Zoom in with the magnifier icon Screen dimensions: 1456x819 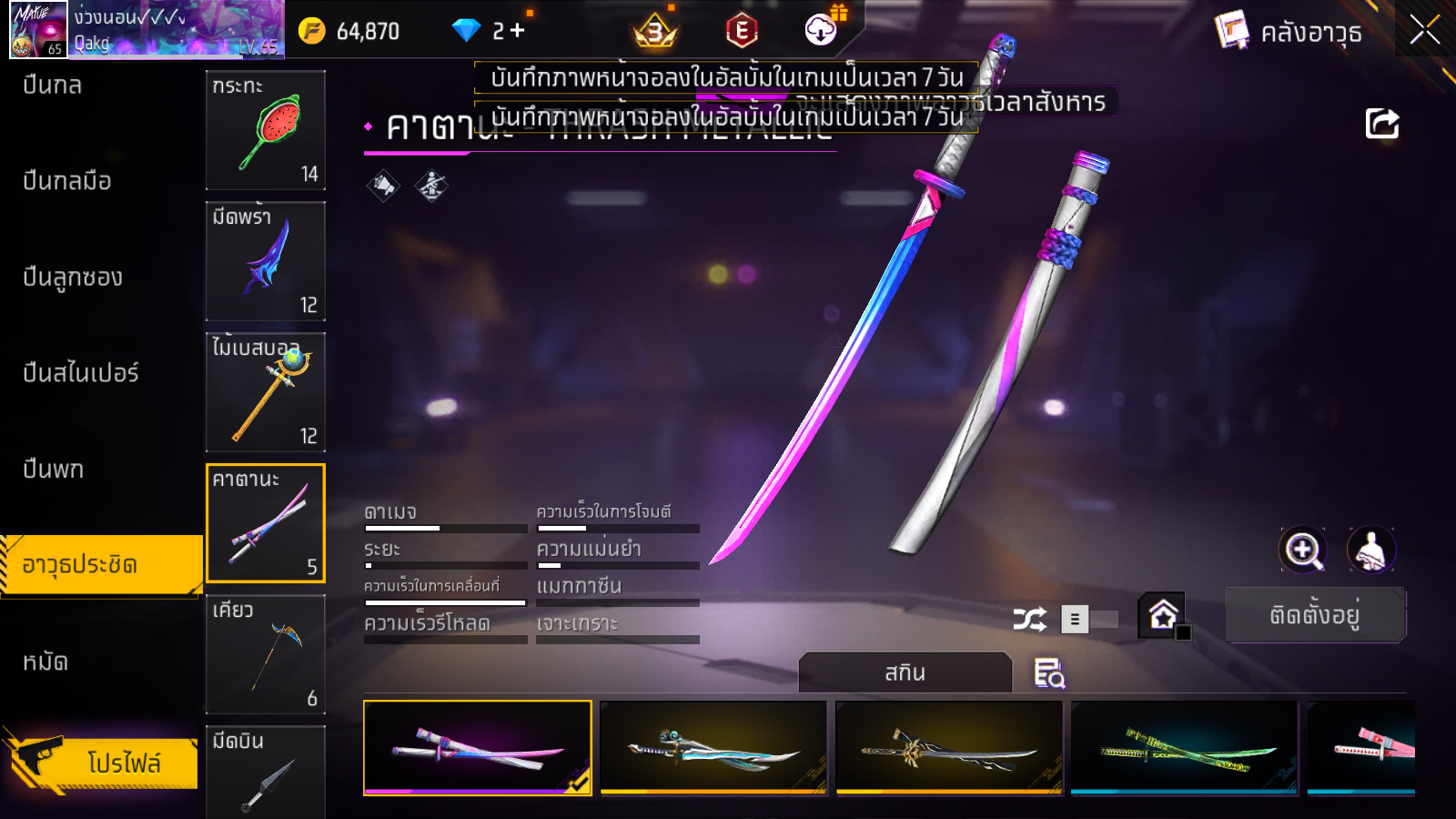(1302, 550)
